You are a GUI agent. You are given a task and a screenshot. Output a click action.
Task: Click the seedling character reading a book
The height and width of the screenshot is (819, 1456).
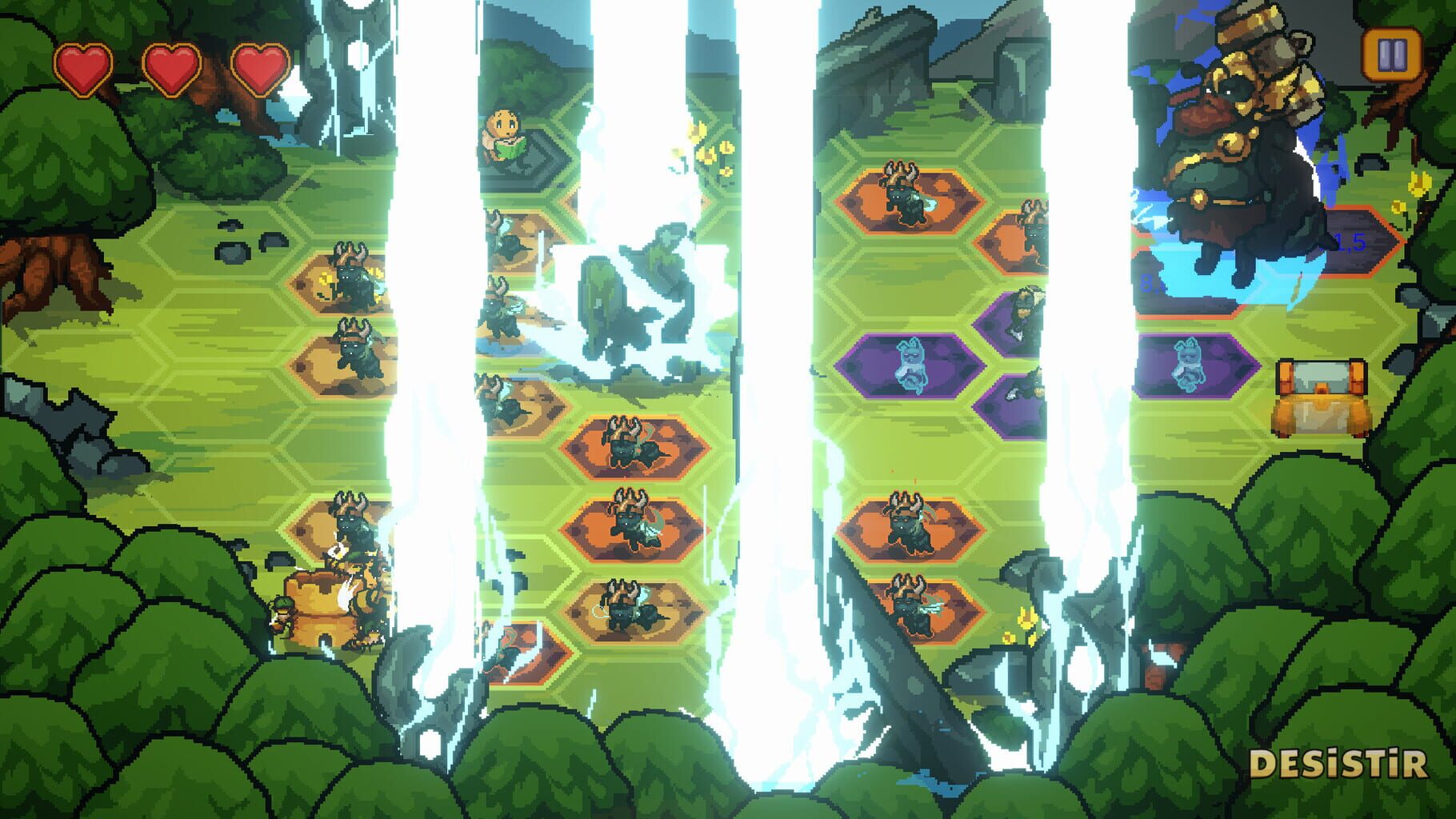coord(502,132)
